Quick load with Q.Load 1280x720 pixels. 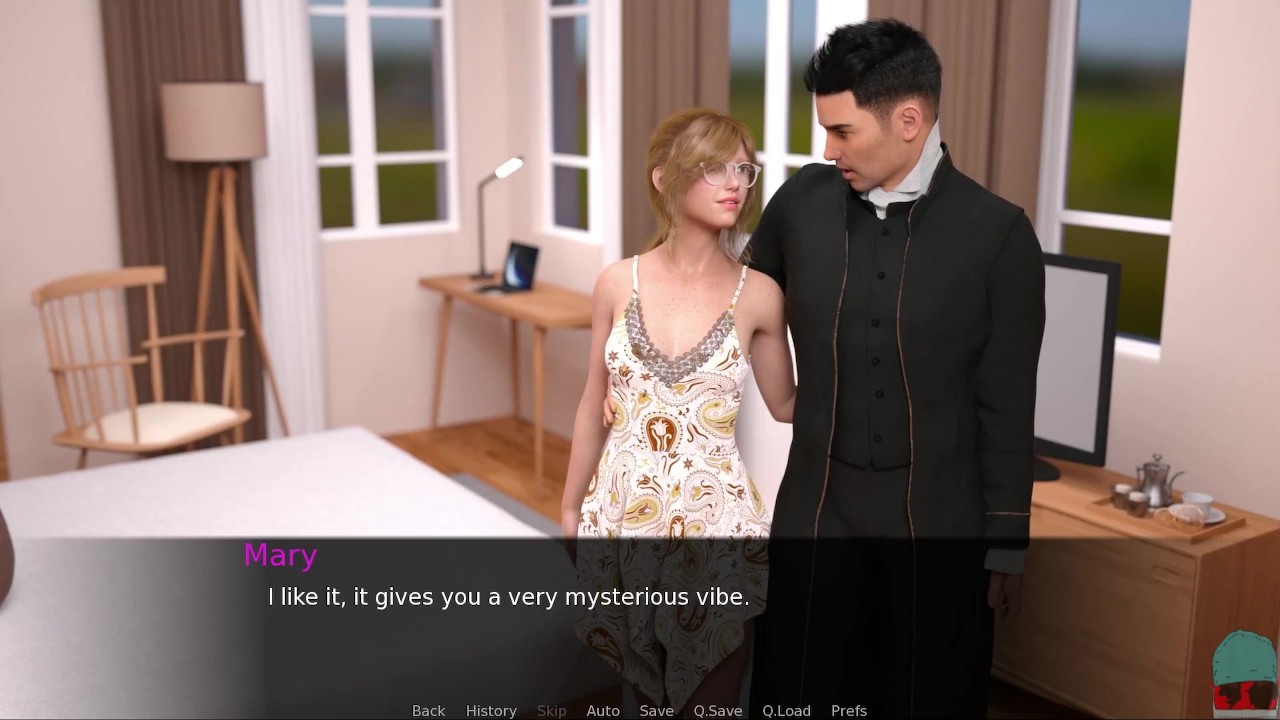(786, 710)
